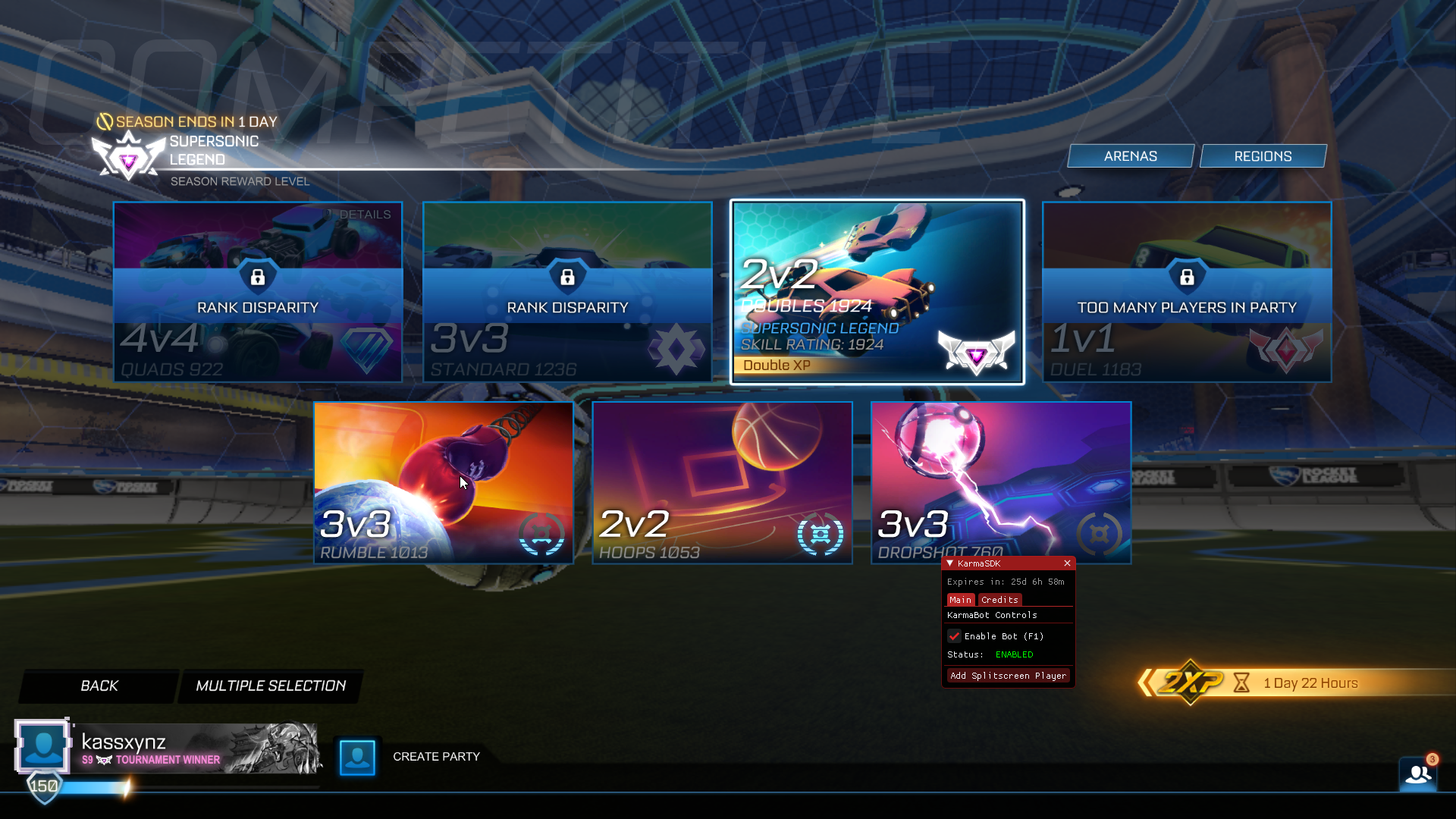Click Add Splitscreen Player button
This screenshot has height=819, width=1456.
pyautogui.click(x=1008, y=676)
